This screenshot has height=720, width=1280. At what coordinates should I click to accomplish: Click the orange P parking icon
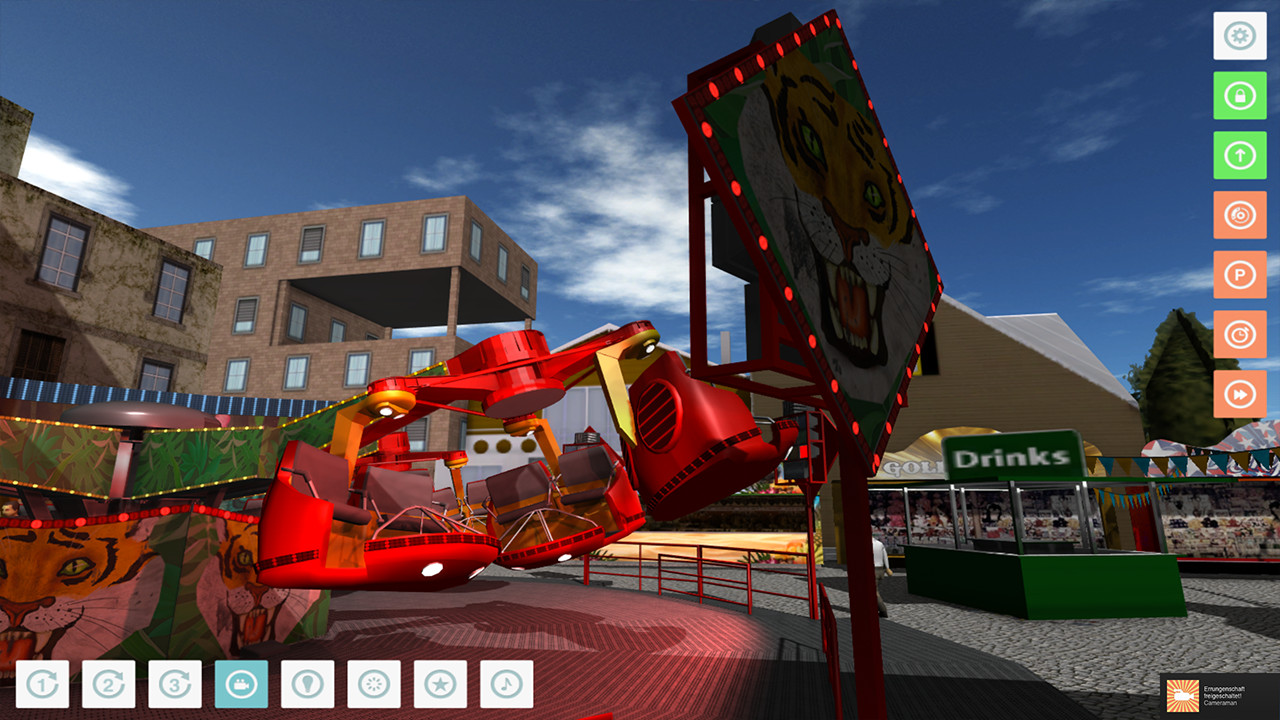pos(1239,275)
